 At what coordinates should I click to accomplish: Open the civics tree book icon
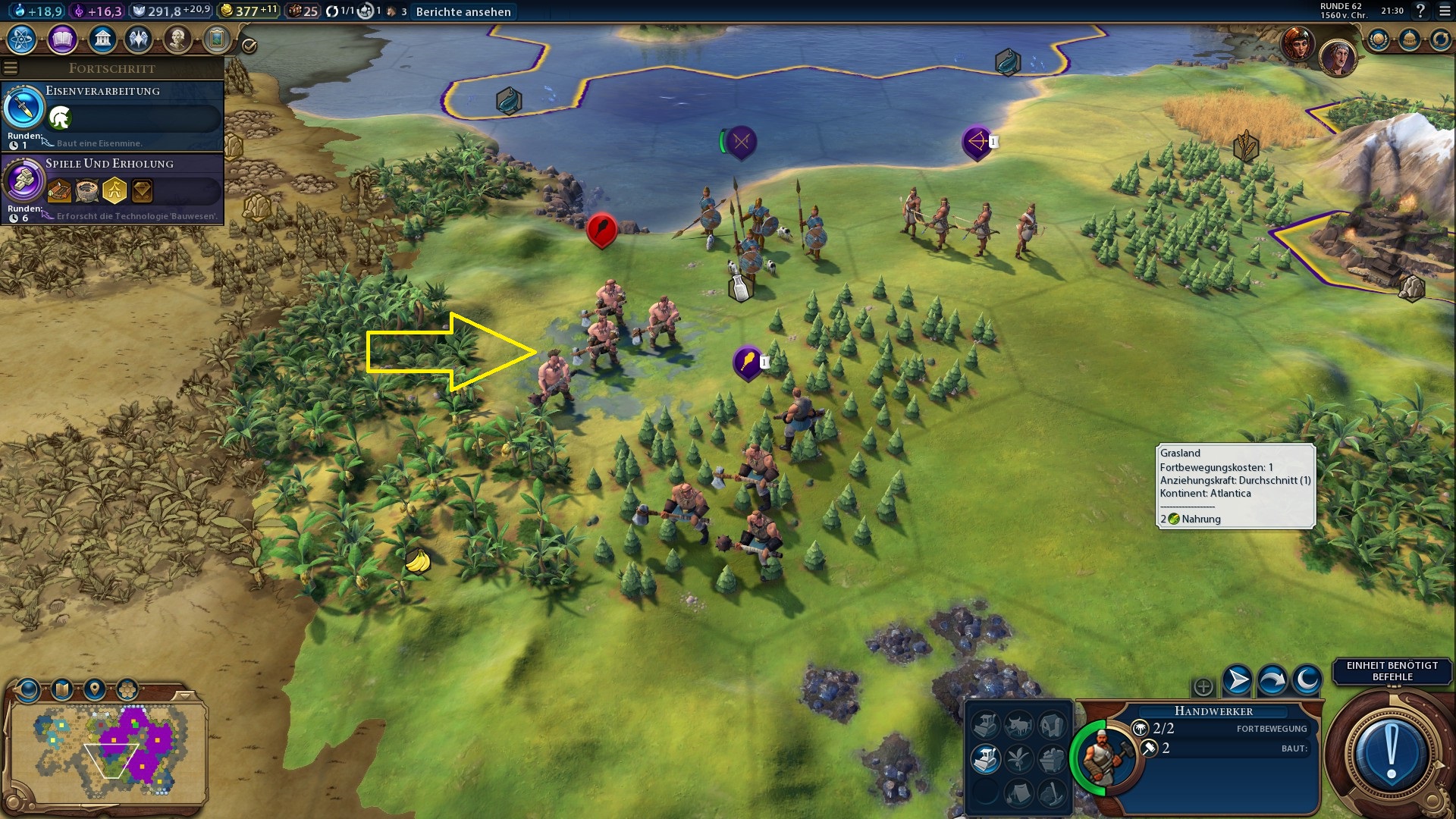[x=62, y=39]
